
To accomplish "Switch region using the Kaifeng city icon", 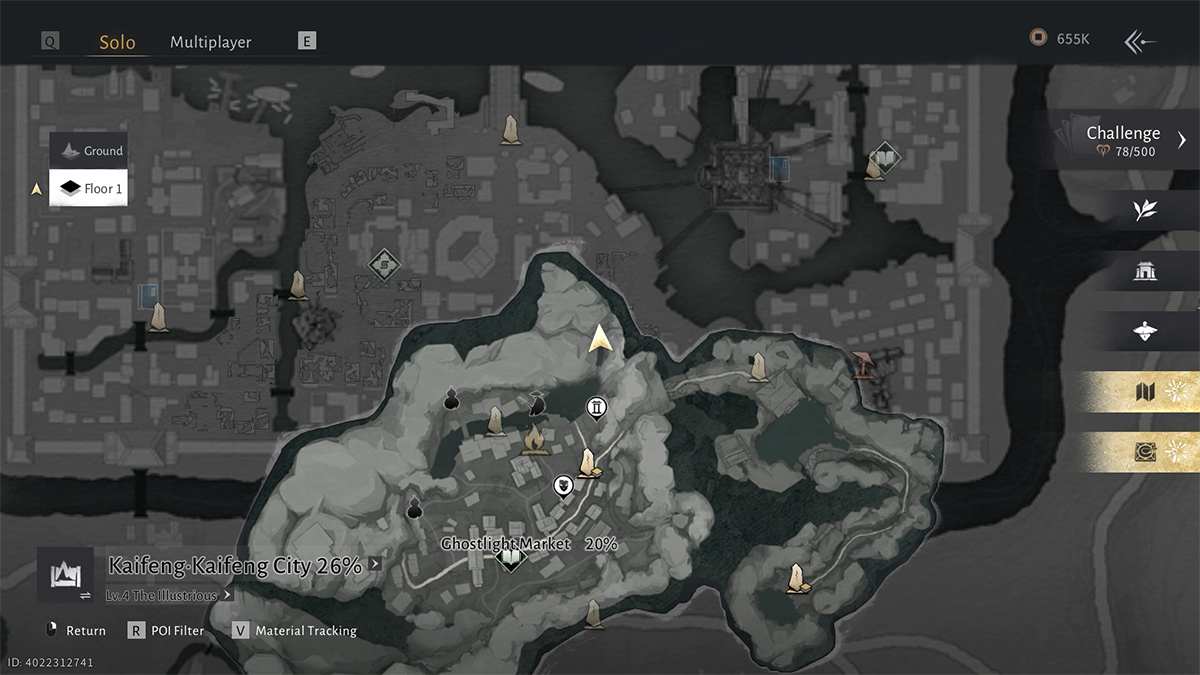I will coord(65,575).
